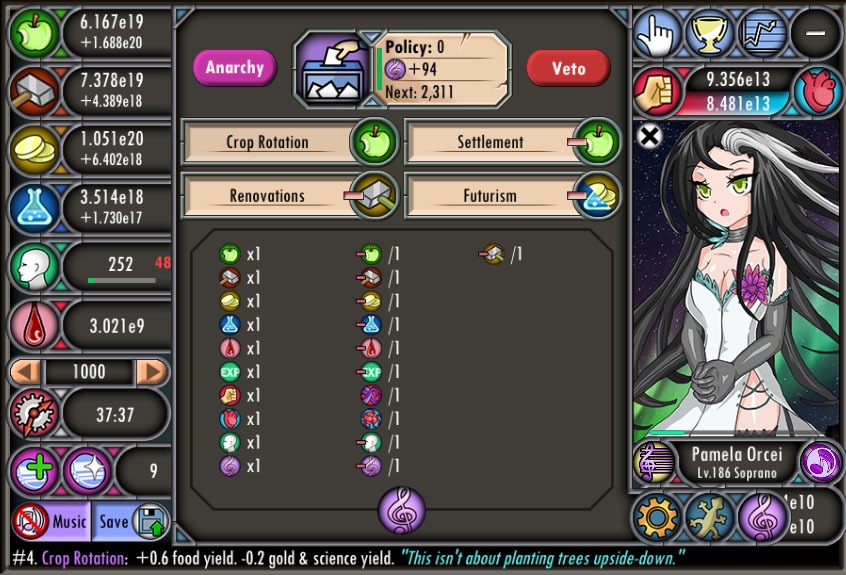Image resolution: width=846 pixels, height=575 pixels.
Task: Pick the Settlement policy
Action: (490, 142)
